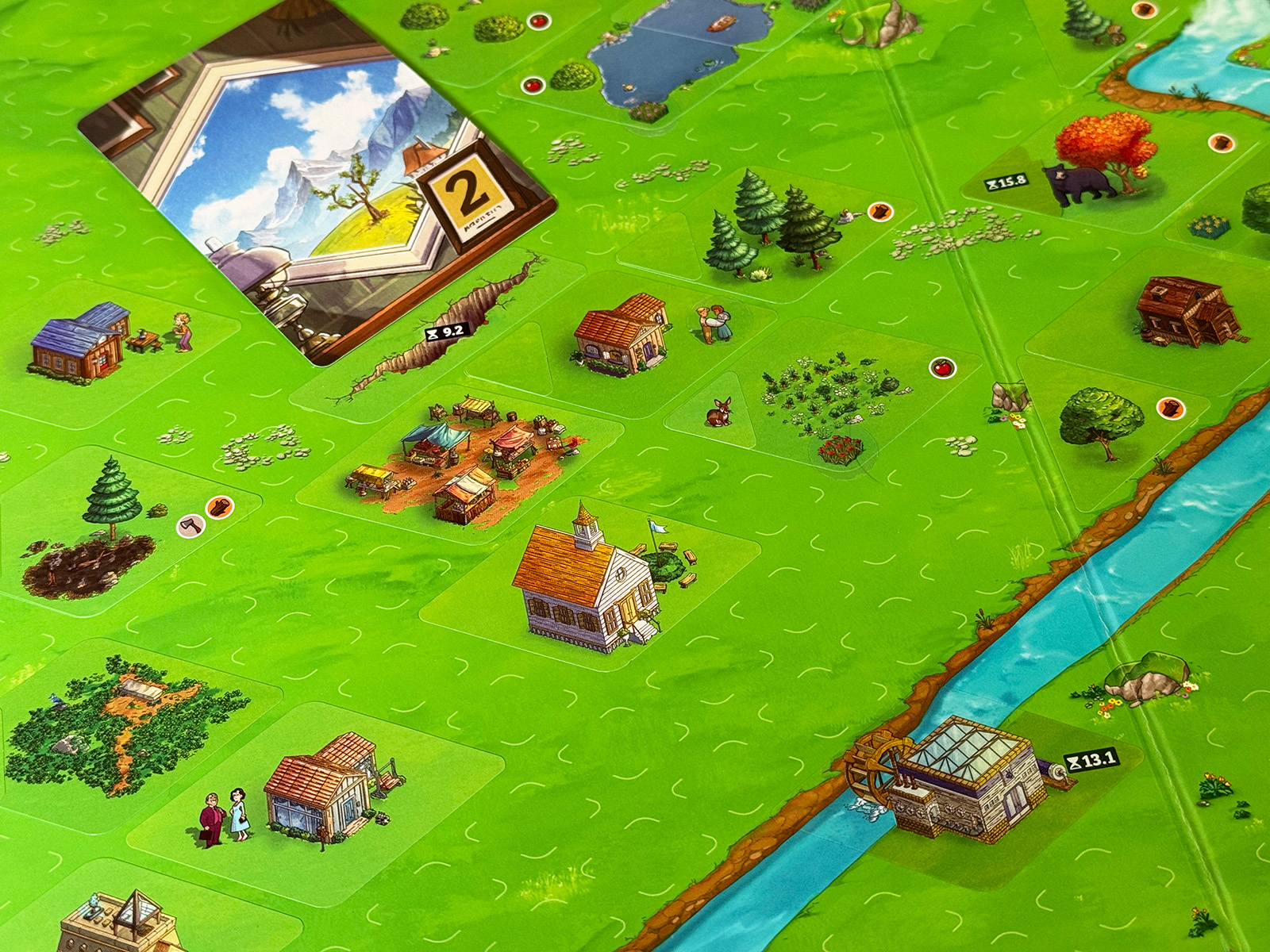The image size is (1270, 952).
Task: Choose the ground crack tile labeled 9.2
Action: 444,333
